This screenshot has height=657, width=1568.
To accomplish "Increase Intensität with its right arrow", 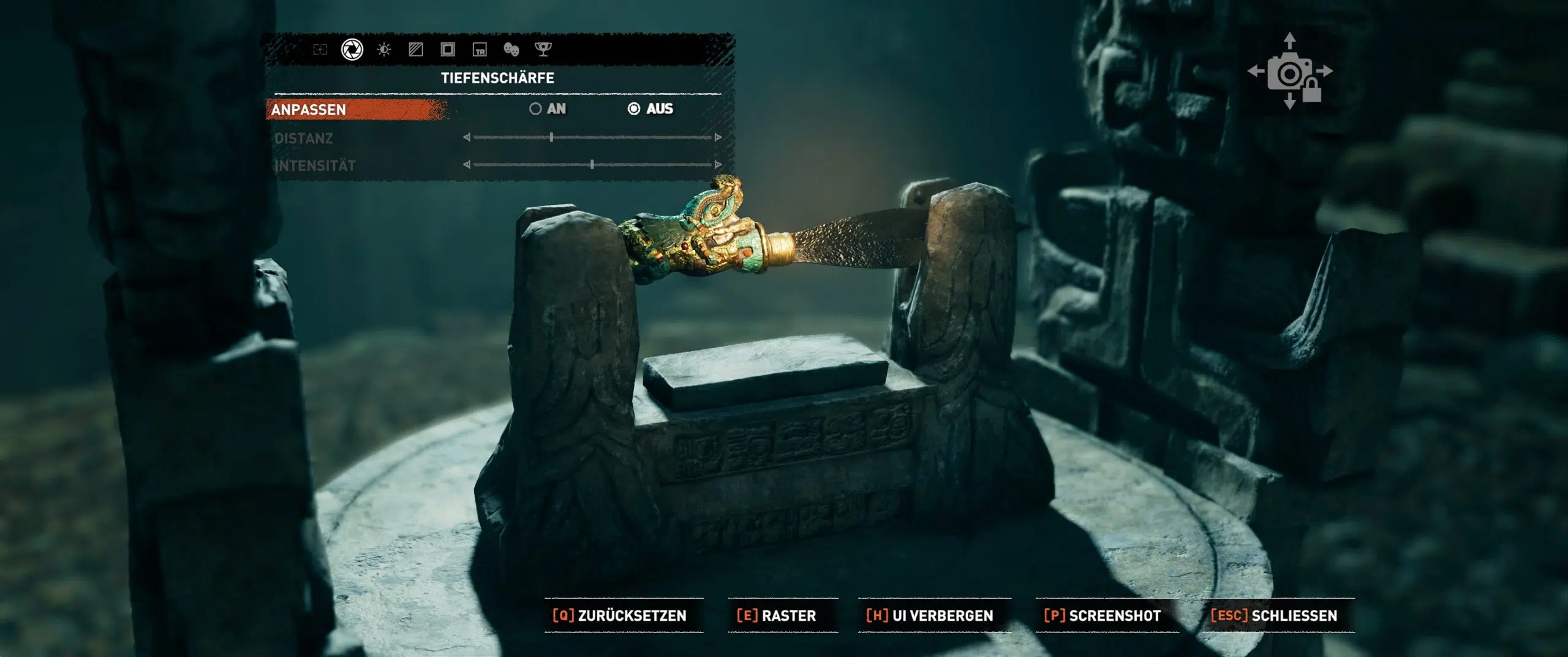I will (x=718, y=164).
